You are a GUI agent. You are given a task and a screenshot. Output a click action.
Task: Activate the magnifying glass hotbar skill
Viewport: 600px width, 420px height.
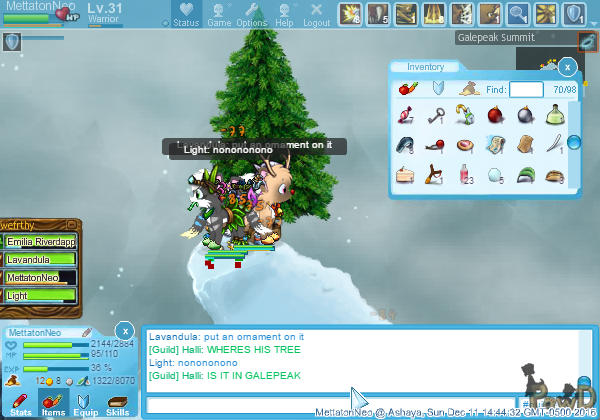click(518, 13)
